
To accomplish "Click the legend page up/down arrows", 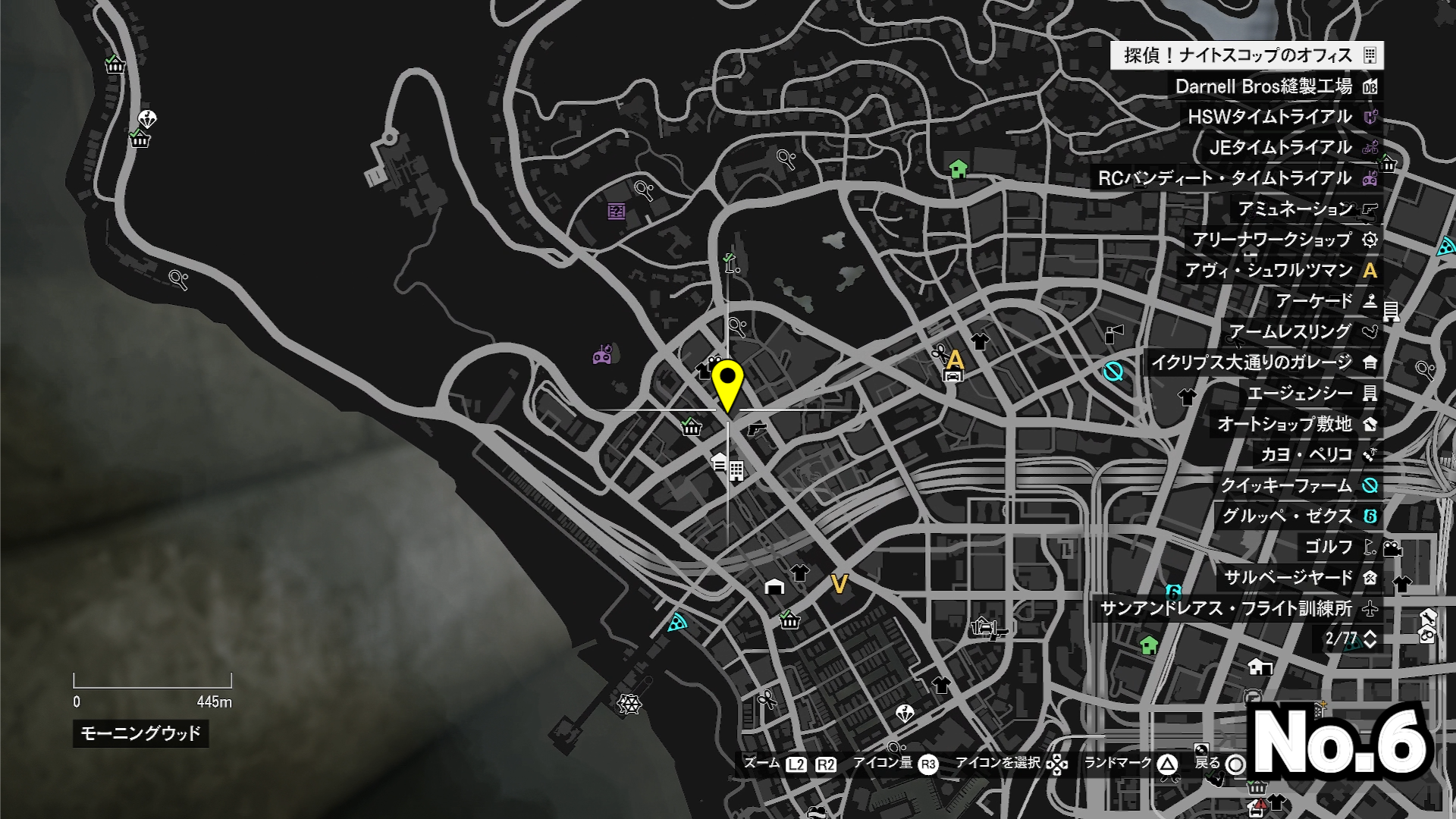I will [1370, 639].
